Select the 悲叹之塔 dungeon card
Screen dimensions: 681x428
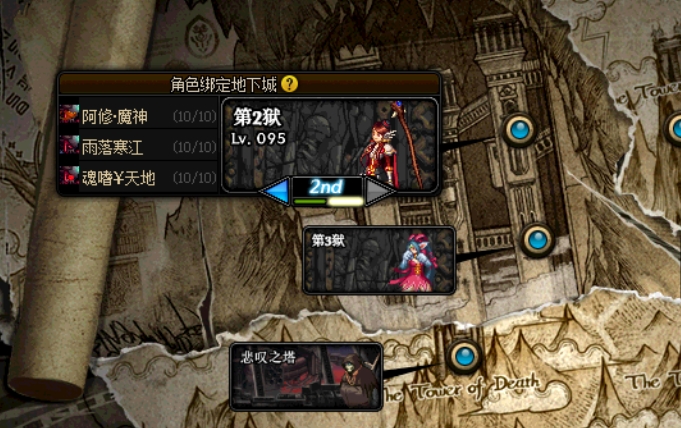tap(305, 376)
